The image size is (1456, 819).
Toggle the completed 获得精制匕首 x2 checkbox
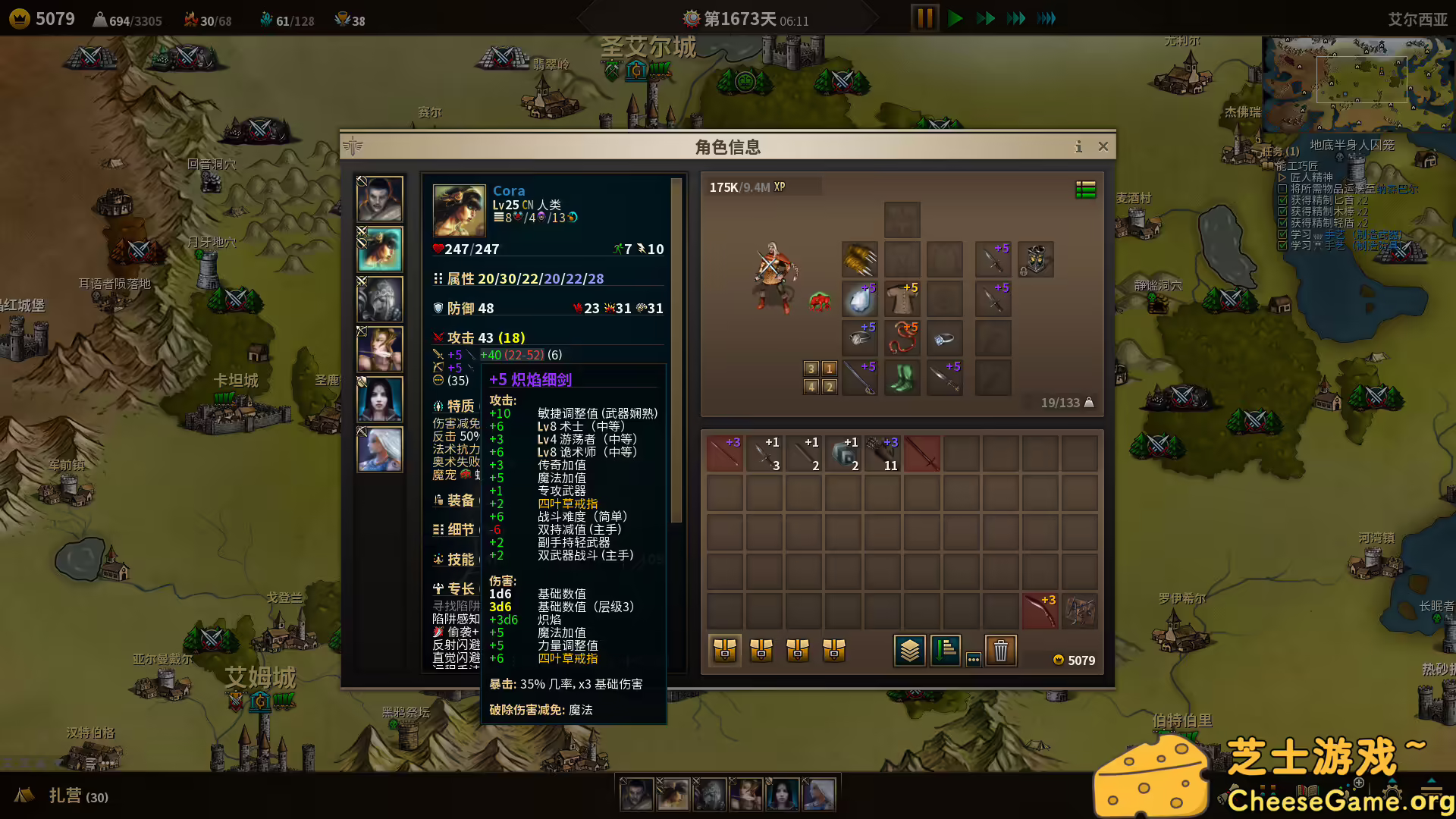tap(1282, 202)
